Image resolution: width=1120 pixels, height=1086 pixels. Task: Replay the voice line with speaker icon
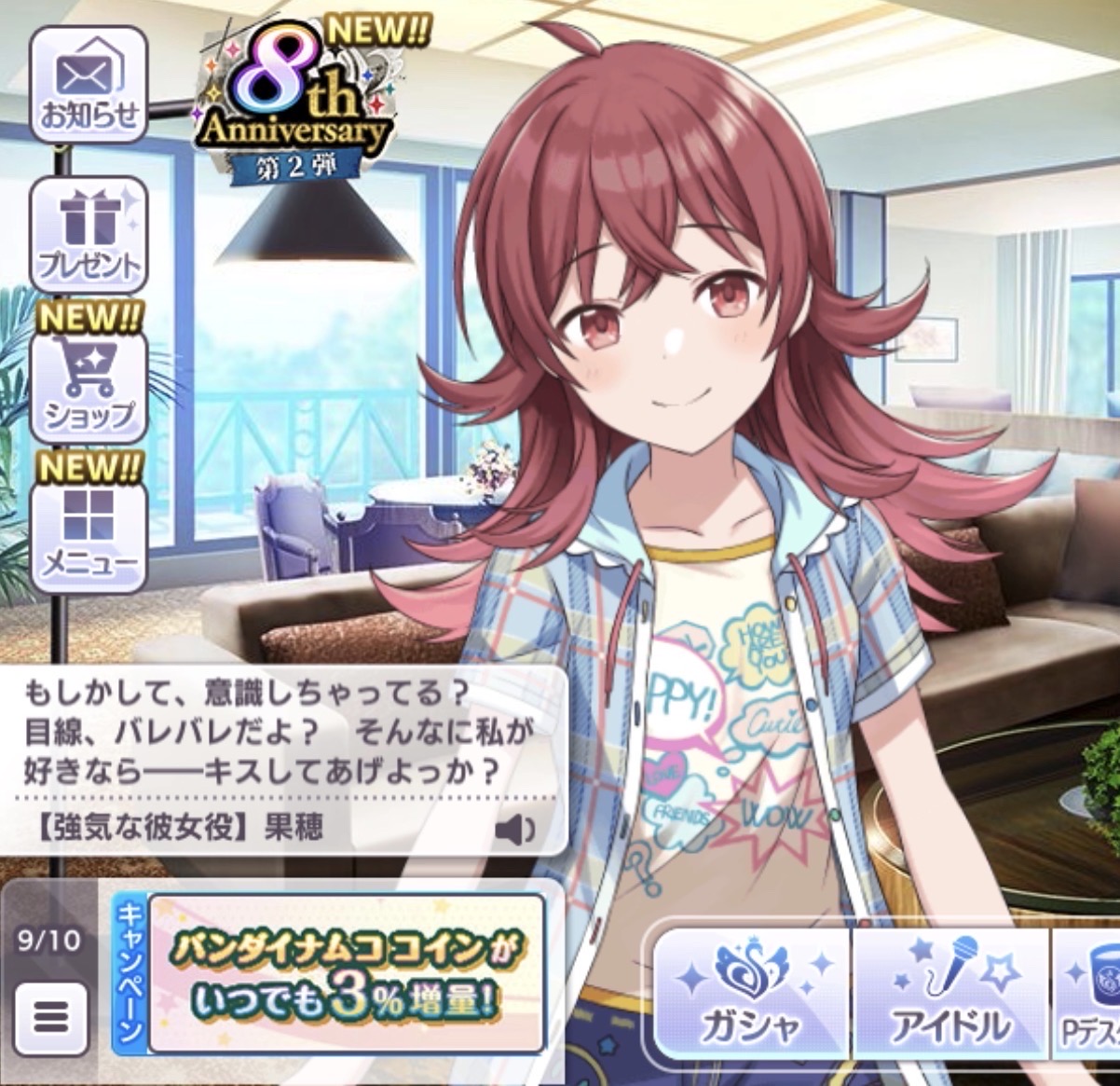pyautogui.click(x=515, y=829)
